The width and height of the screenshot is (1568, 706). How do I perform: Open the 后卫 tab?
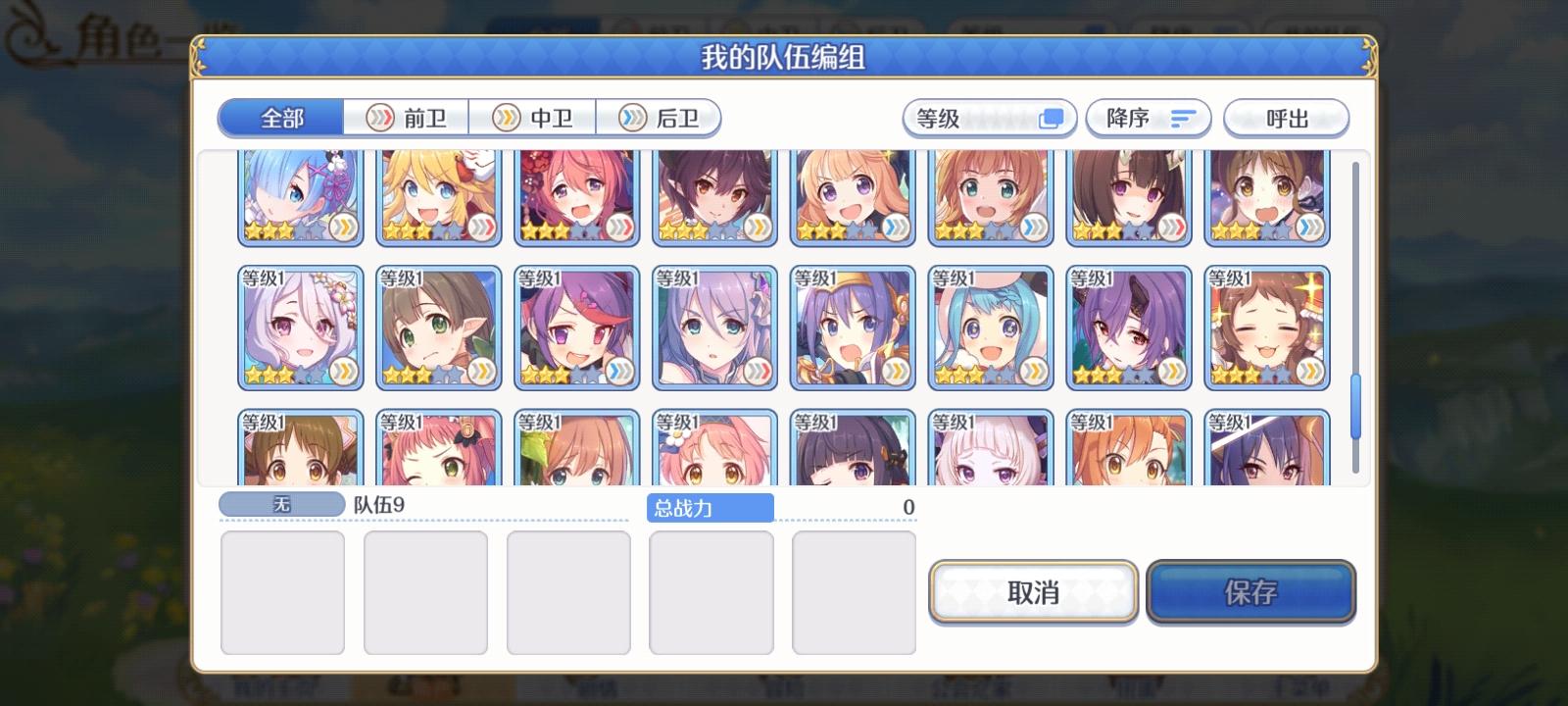pos(659,118)
